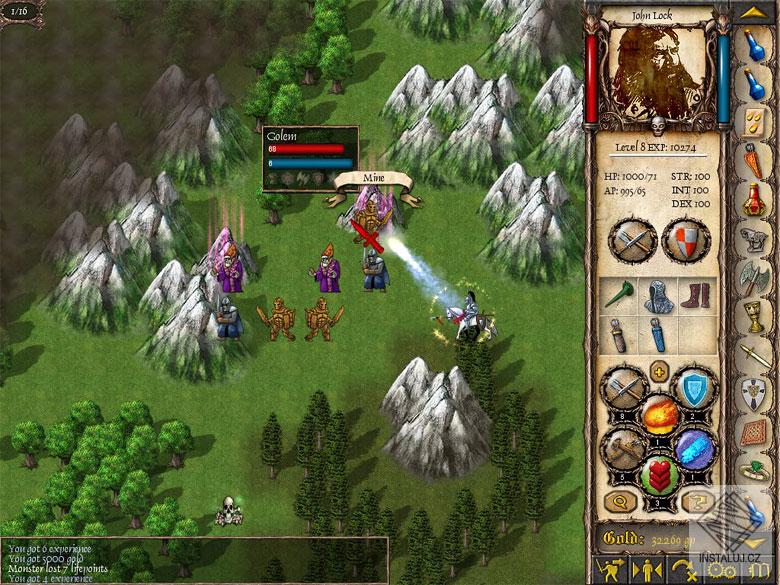Open the crossed swords weapon slot under stats
This screenshot has height=585, width=780.
tap(633, 240)
